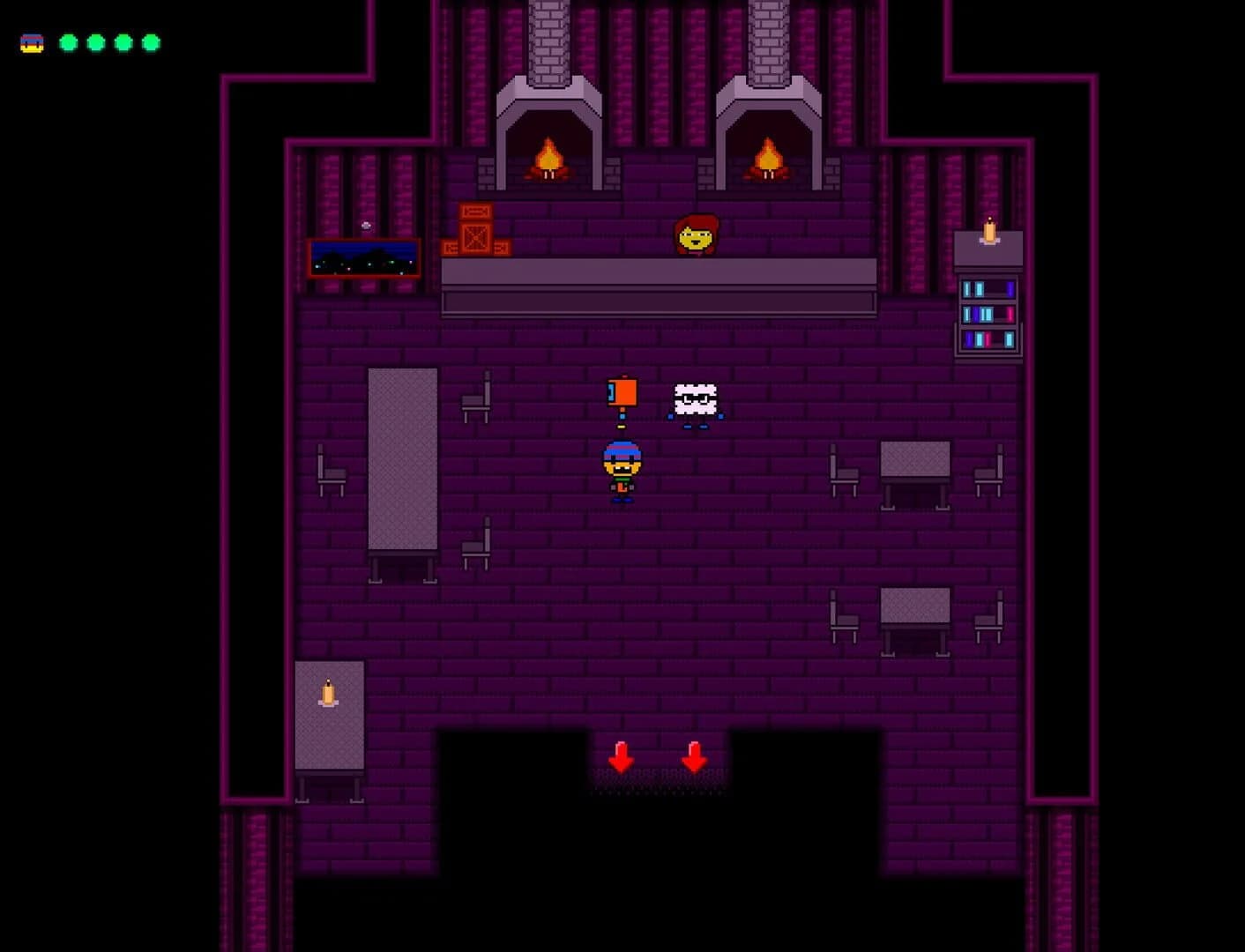The width and height of the screenshot is (1245, 952).
Task: Click the left red arrow at the exit
Action: (x=620, y=756)
